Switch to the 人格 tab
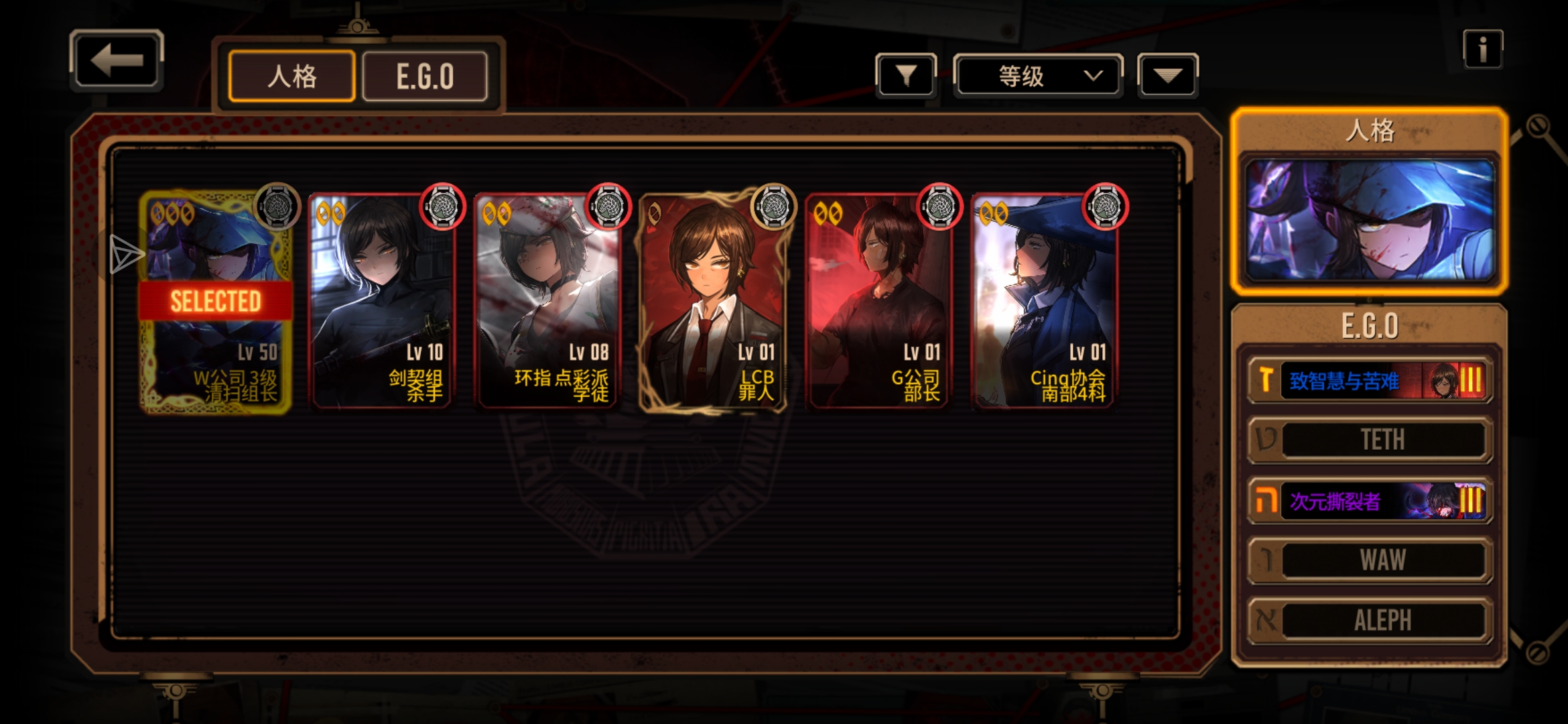Screen dimensions: 1568x724 tap(291, 76)
